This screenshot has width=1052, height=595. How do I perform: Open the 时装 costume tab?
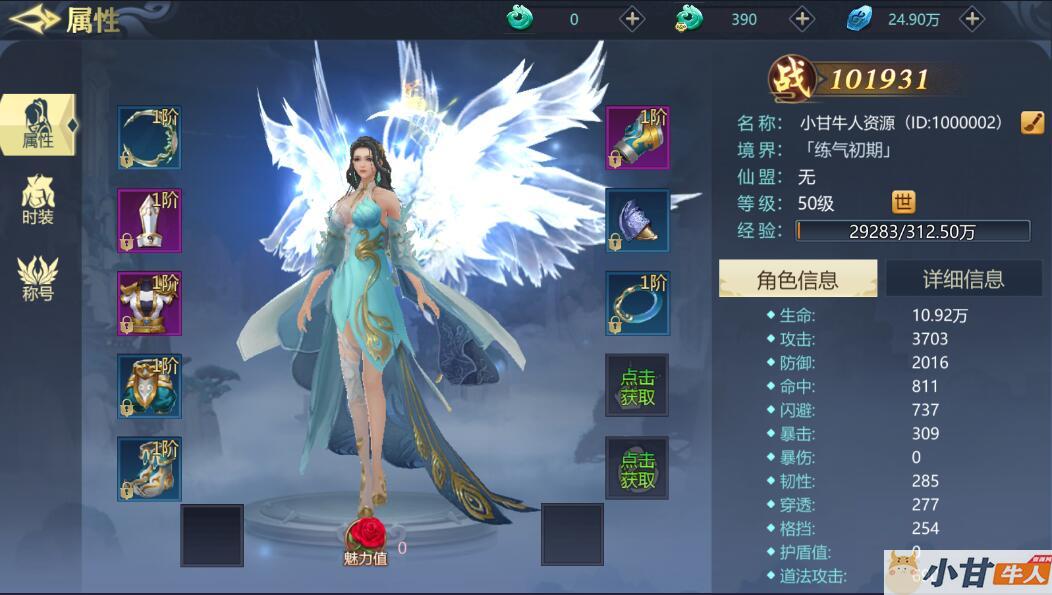click(x=38, y=200)
